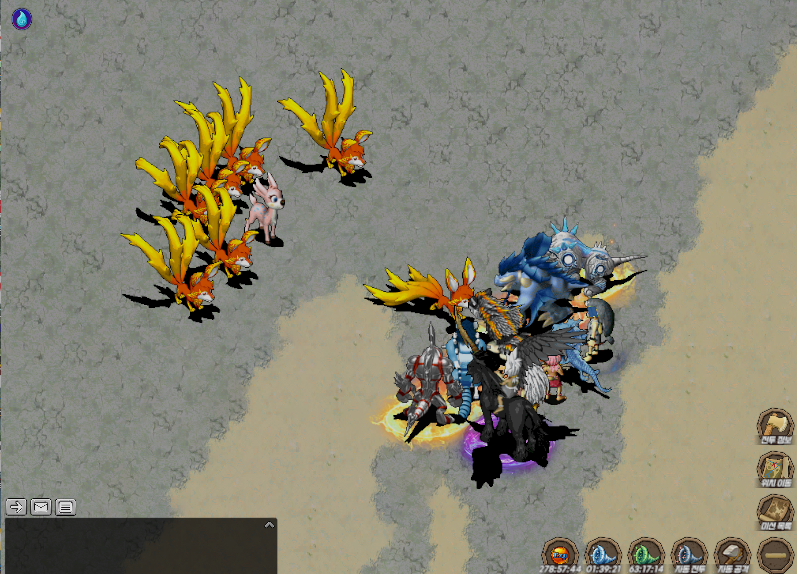This screenshot has height=574, width=797.
Task: Open the 위치 이동 map button
Action: pos(774,469)
